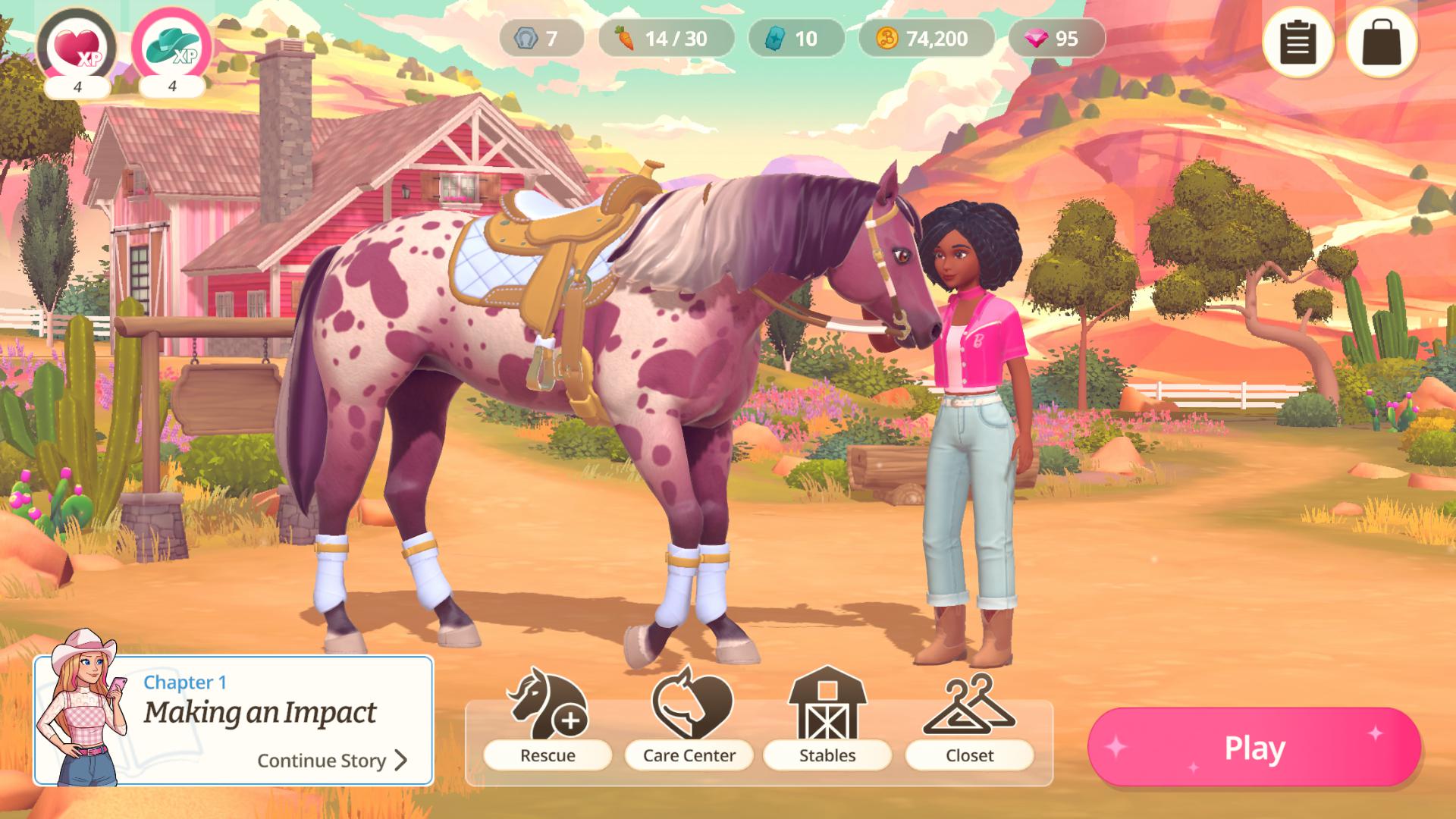This screenshot has height=819, width=1456.
Task: Open the clipboard task list
Action: point(1298,42)
